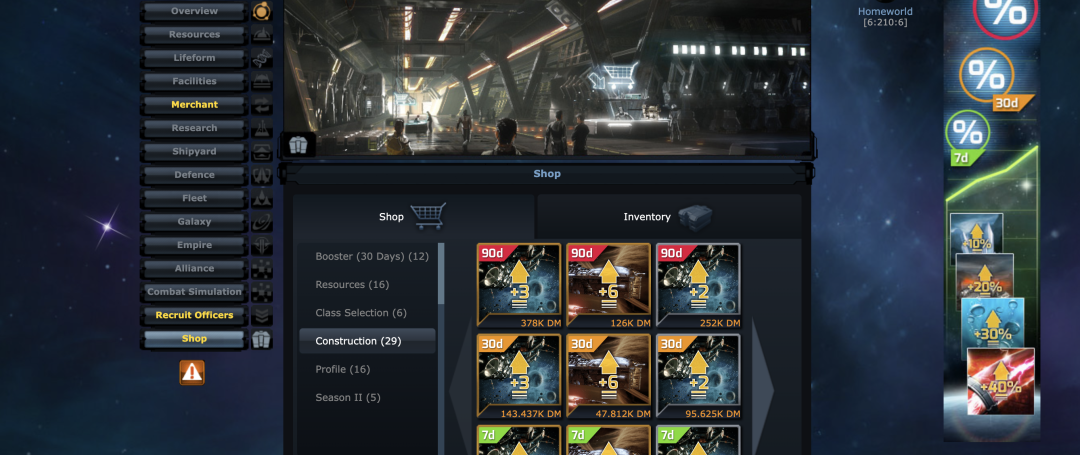Viewport: 1080px width, 455px height.
Task: Select the Season II category
Action: point(347,397)
